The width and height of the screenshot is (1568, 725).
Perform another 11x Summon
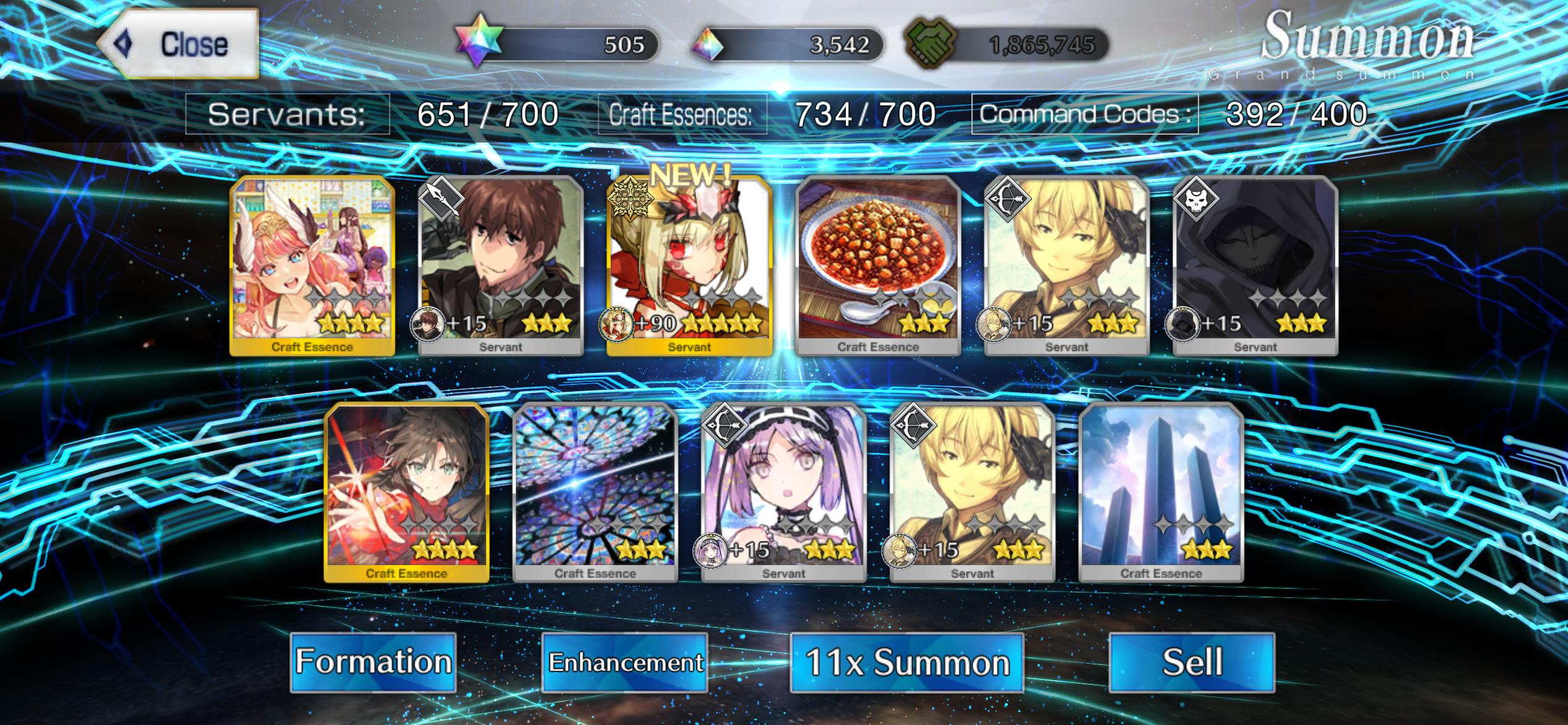pyautogui.click(x=907, y=662)
